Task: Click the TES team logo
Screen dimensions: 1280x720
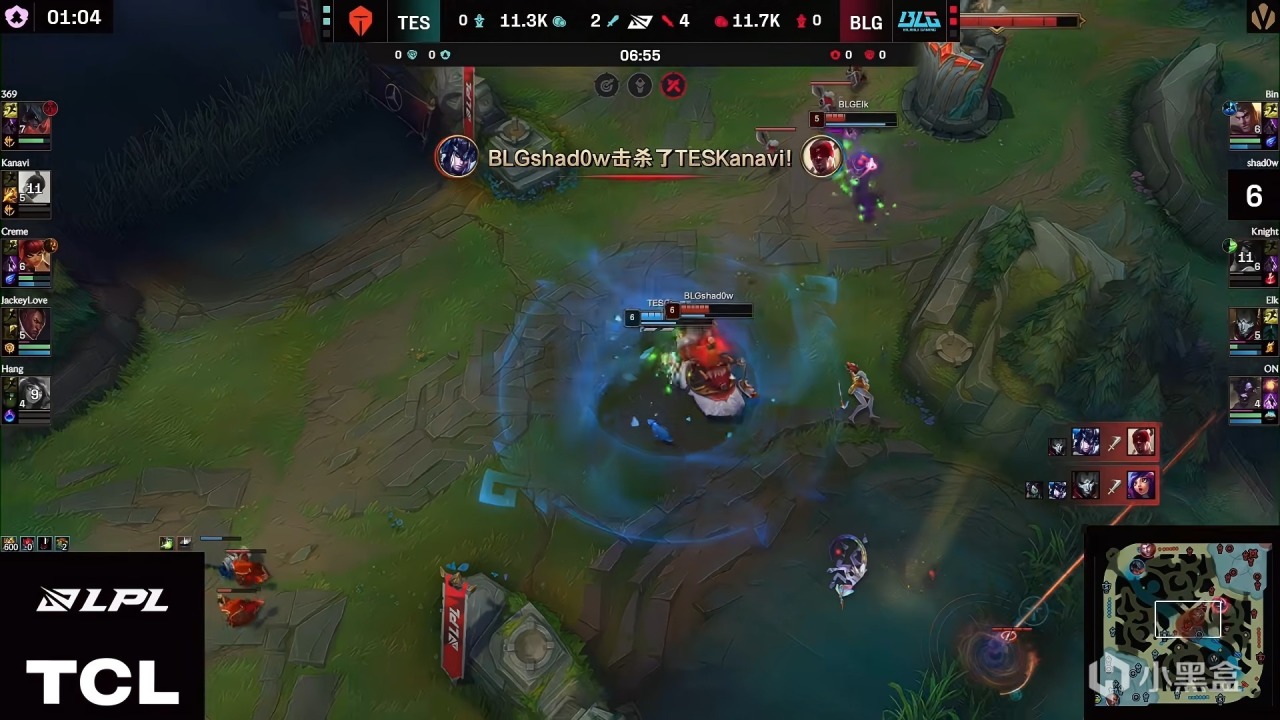Action: click(x=360, y=21)
